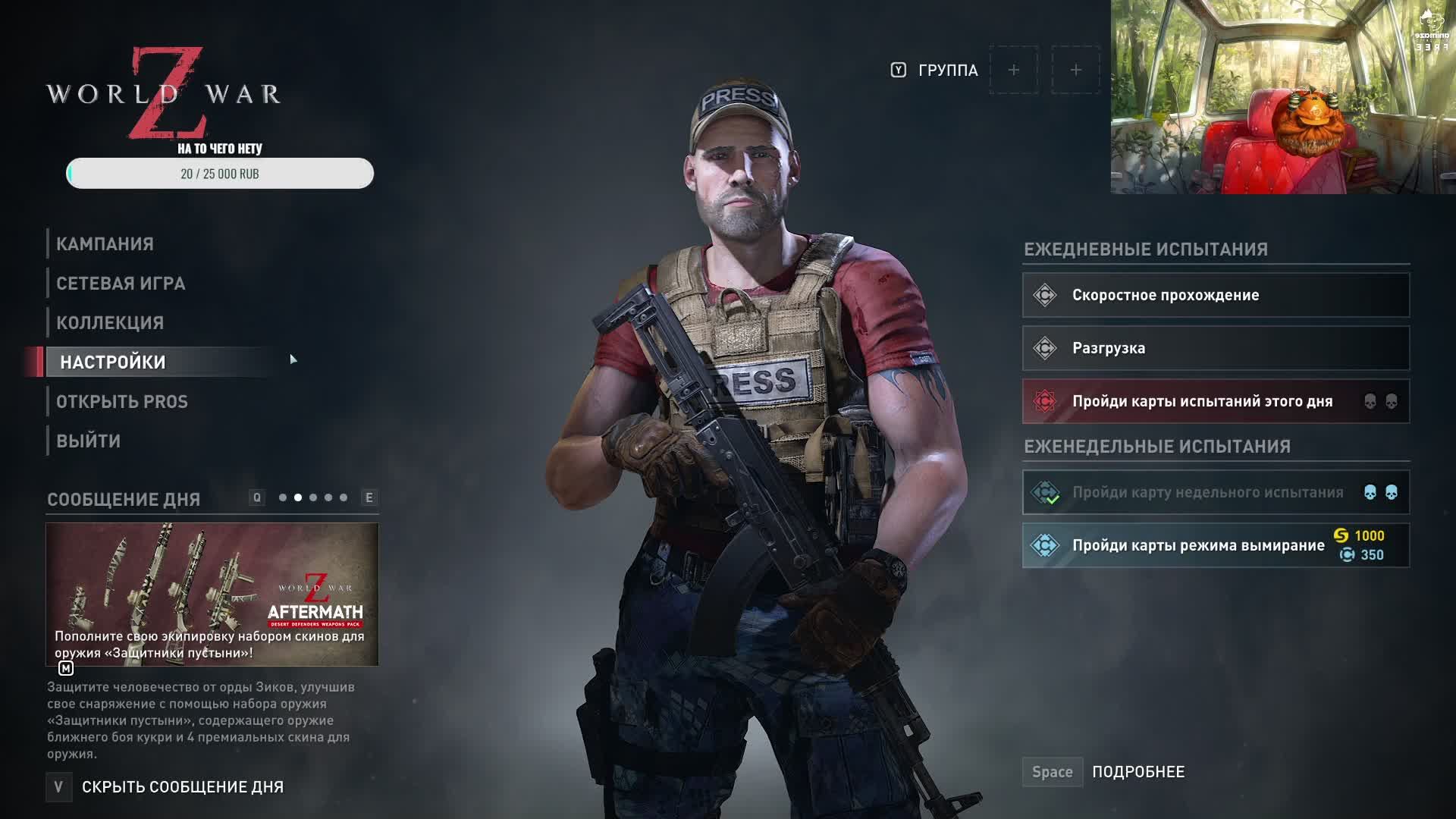The image size is (1456, 819).
Task: Choose the Открыть PROS menu entry
Action: [122, 402]
